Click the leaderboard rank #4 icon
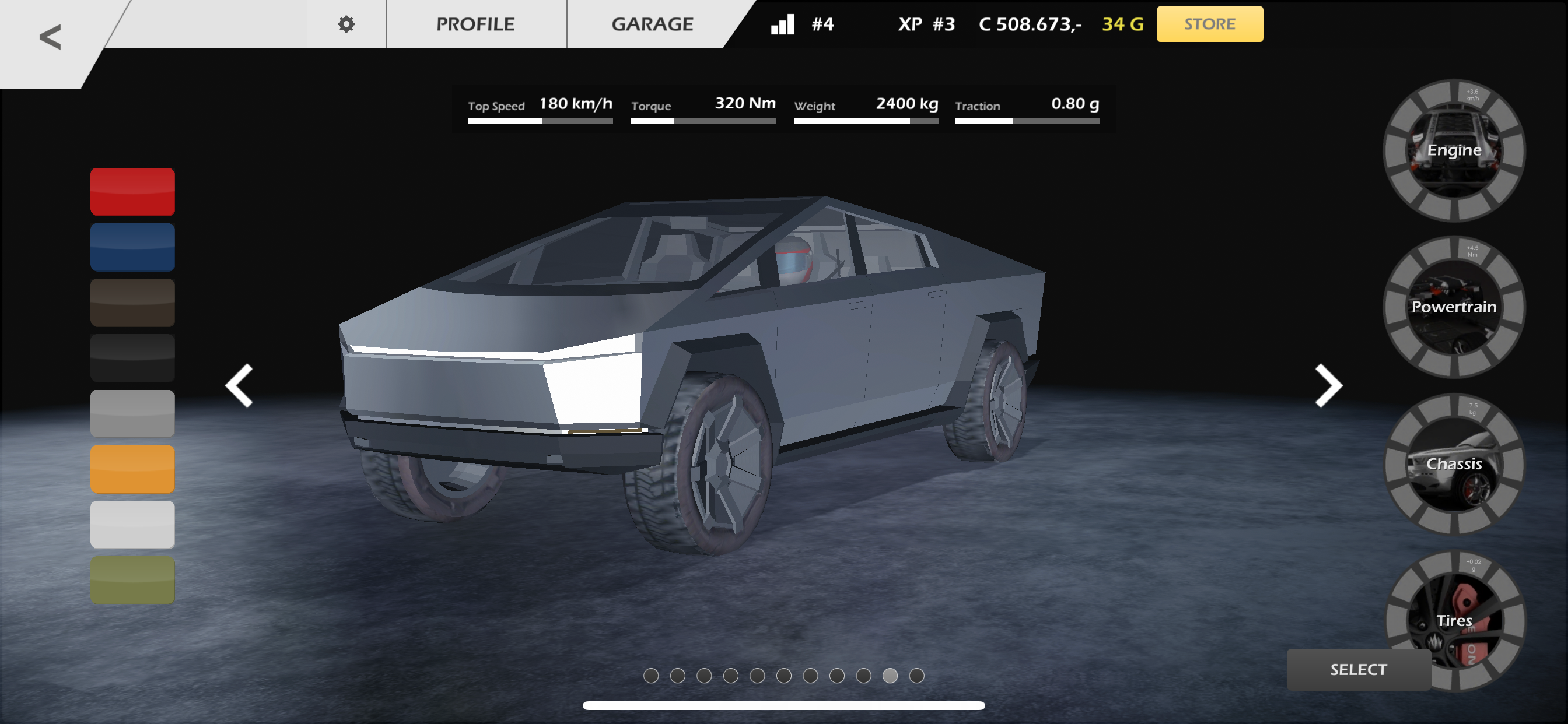The image size is (1568, 724). [x=802, y=24]
